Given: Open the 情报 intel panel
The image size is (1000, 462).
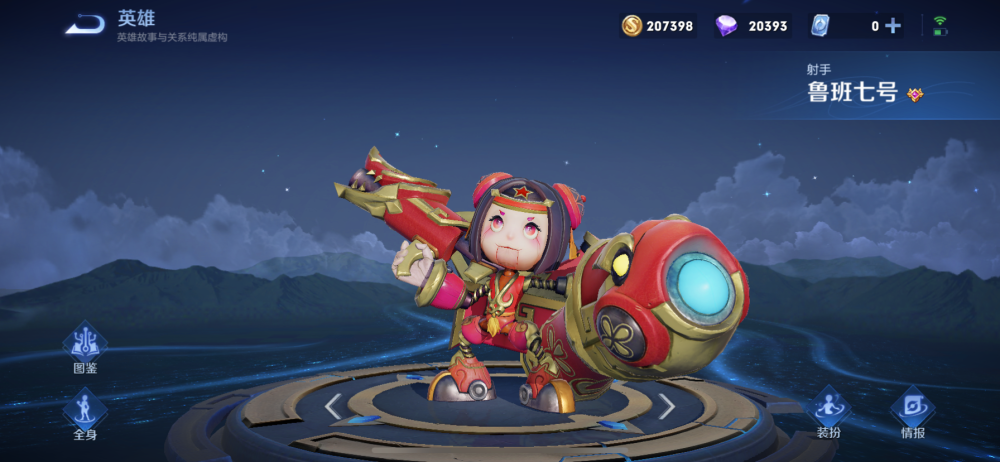Looking at the screenshot, I should (912, 410).
